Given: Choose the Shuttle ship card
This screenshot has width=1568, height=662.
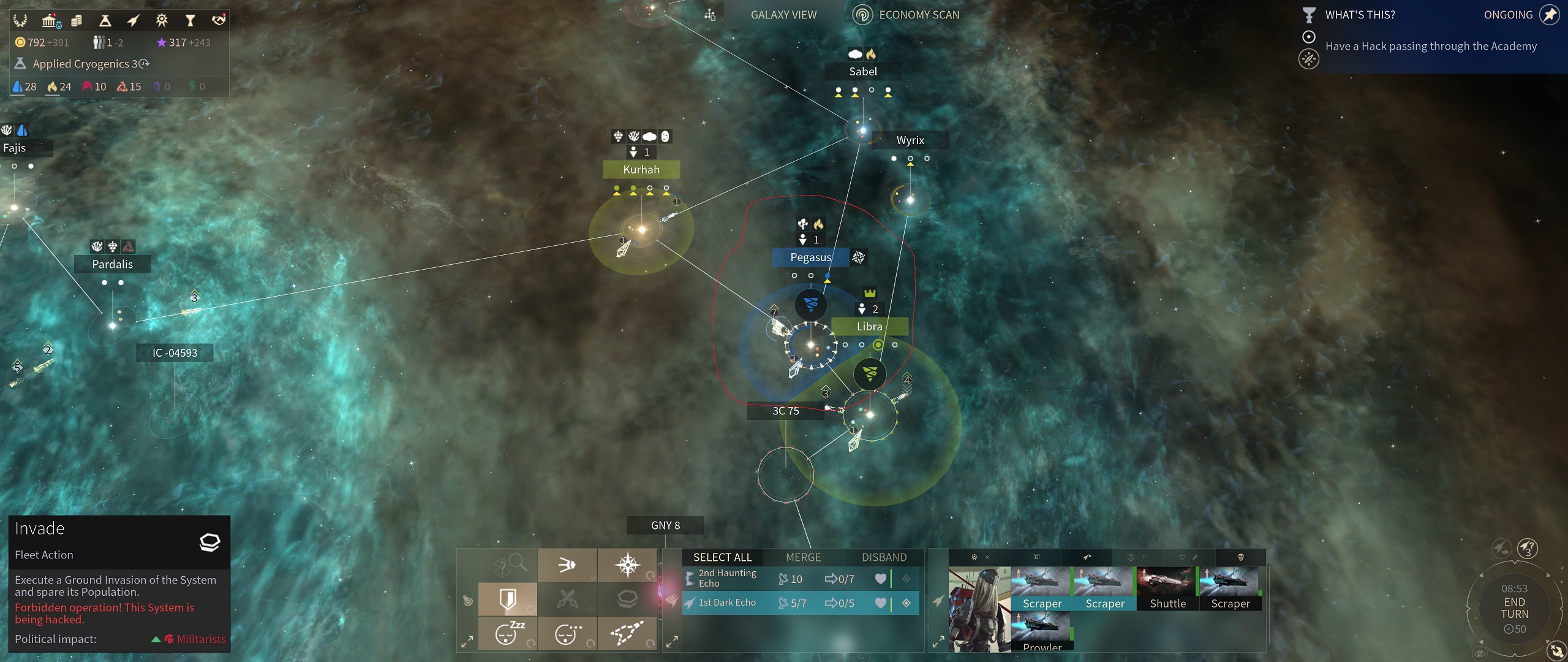Looking at the screenshot, I should (x=1167, y=588).
